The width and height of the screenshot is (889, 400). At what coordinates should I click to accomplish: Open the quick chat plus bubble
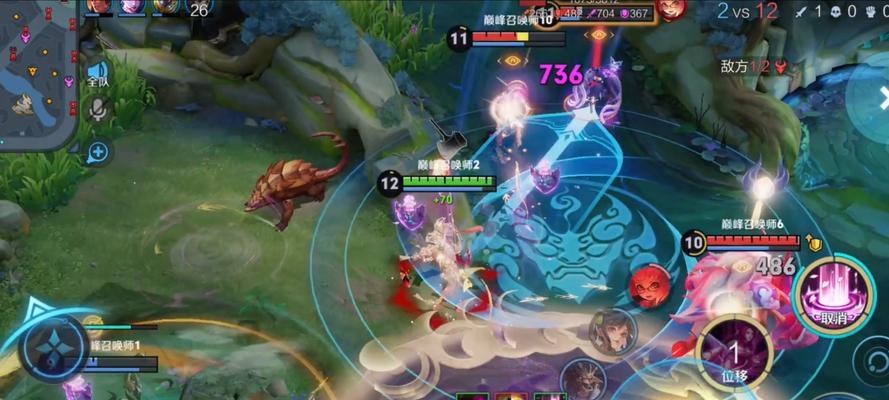(x=97, y=152)
